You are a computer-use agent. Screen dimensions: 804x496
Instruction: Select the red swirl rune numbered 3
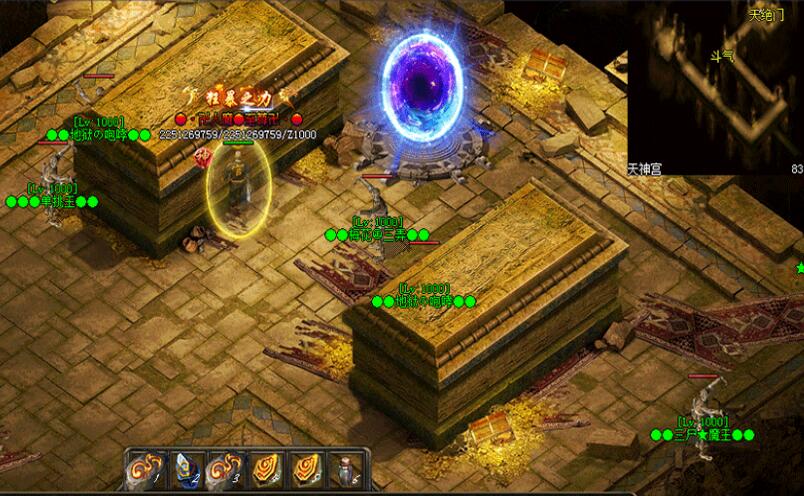pyautogui.click(x=224, y=468)
